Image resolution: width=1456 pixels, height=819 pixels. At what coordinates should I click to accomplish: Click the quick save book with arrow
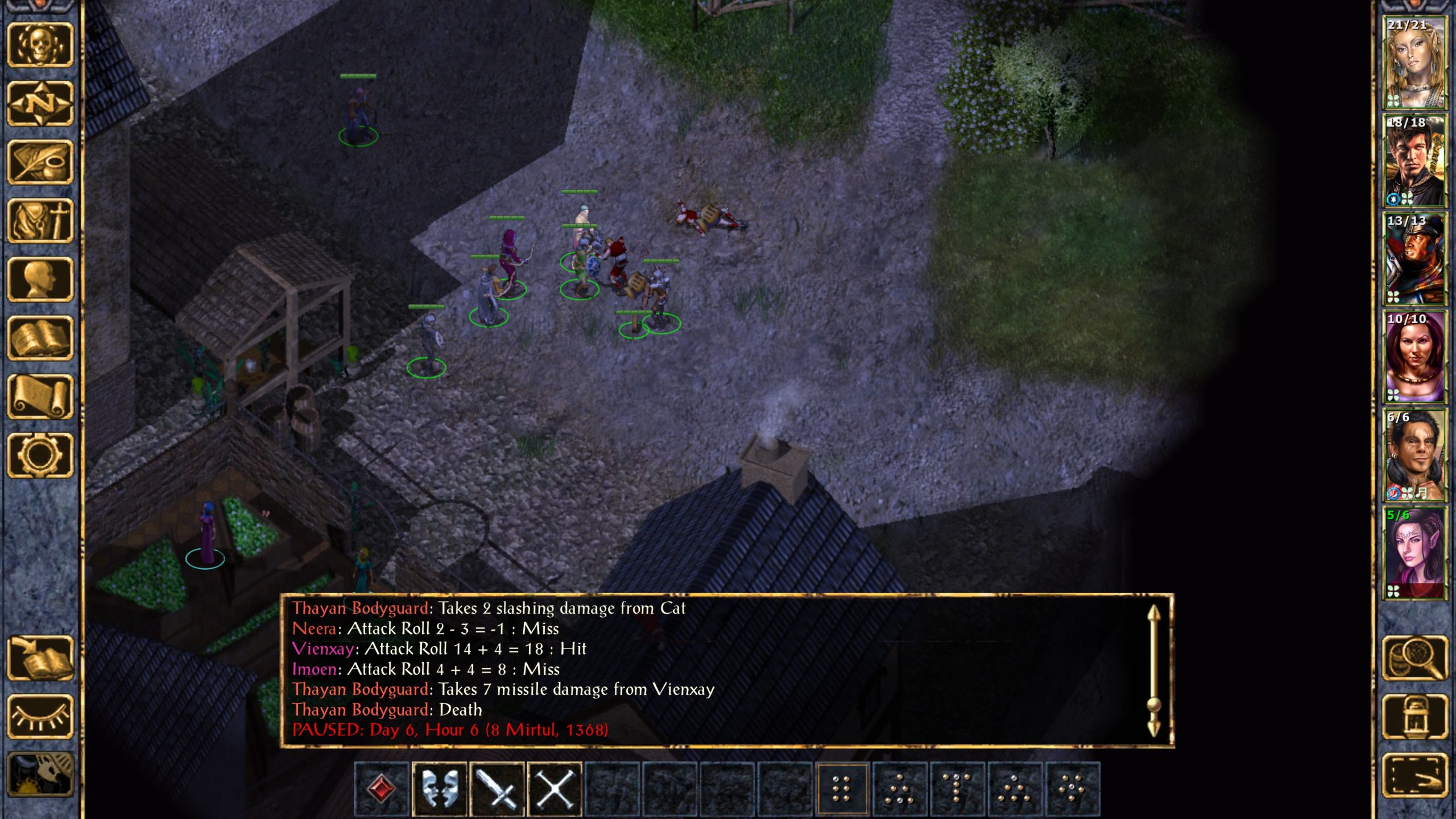pyautogui.click(x=40, y=659)
